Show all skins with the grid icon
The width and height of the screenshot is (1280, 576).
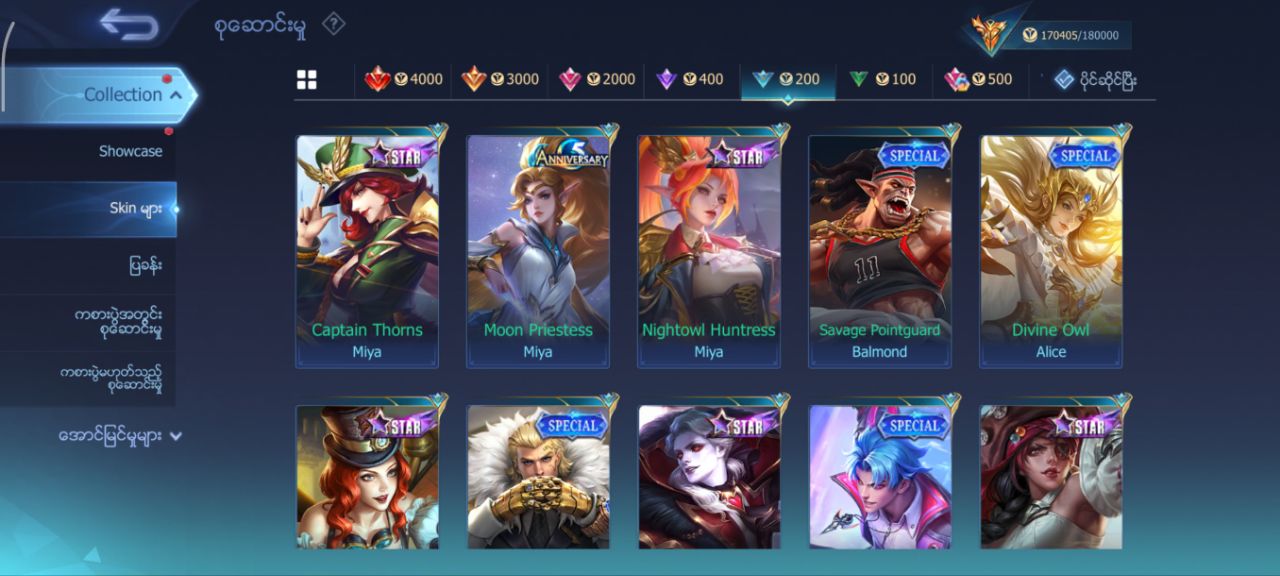point(307,80)
